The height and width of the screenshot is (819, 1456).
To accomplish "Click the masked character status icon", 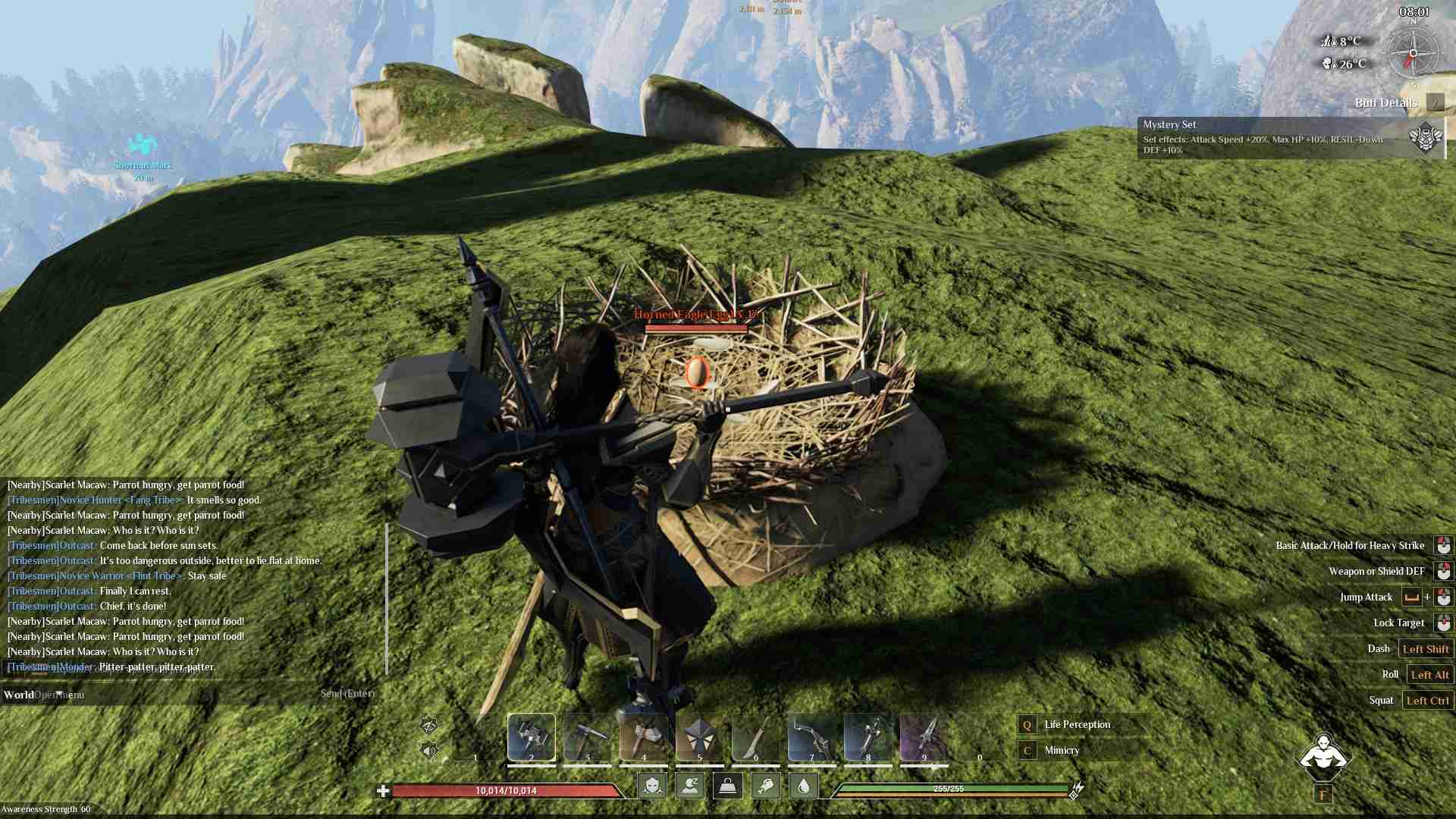I will pos(652,786).
